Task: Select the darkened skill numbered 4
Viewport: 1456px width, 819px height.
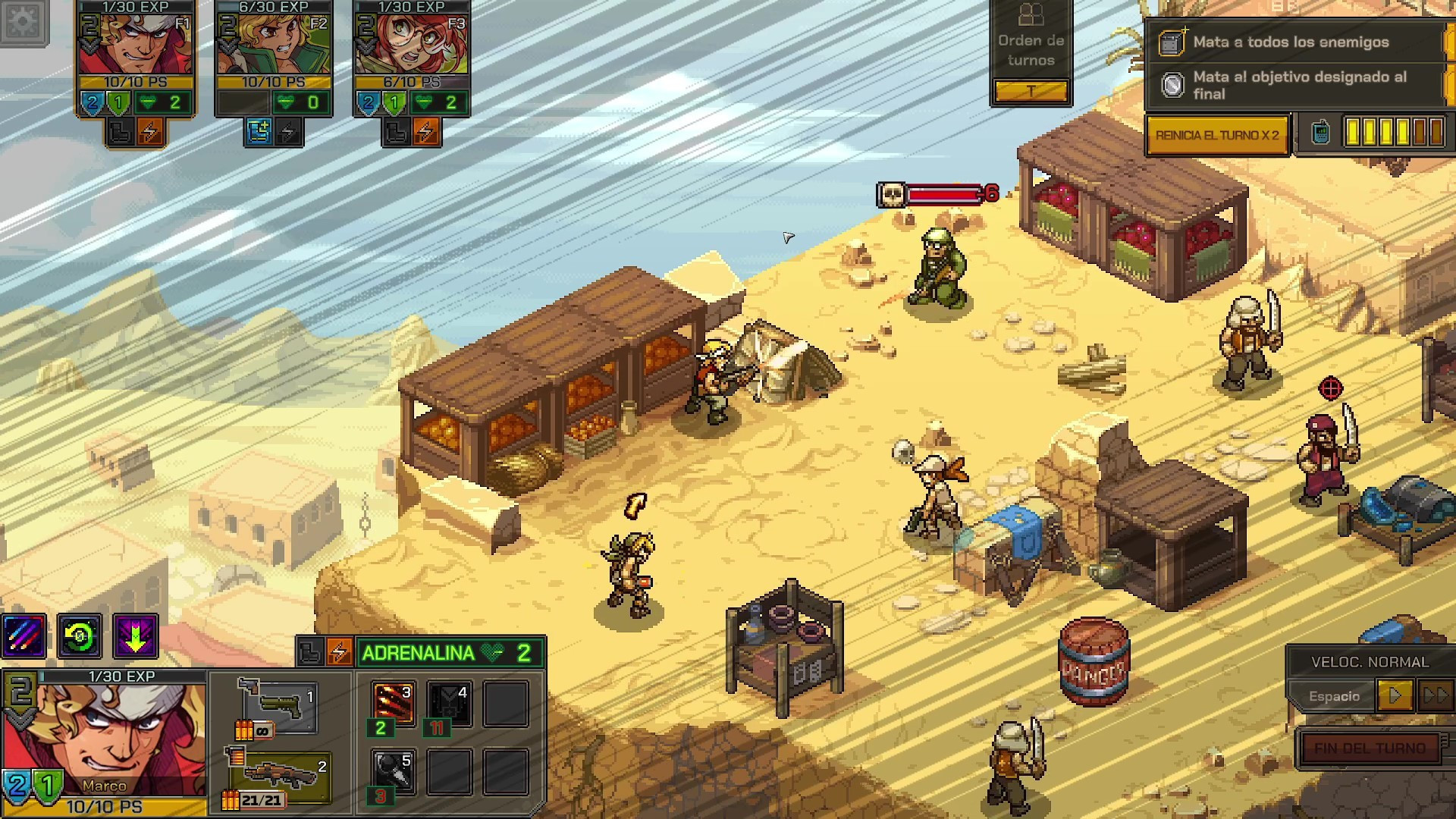Action: coord(450,702)
